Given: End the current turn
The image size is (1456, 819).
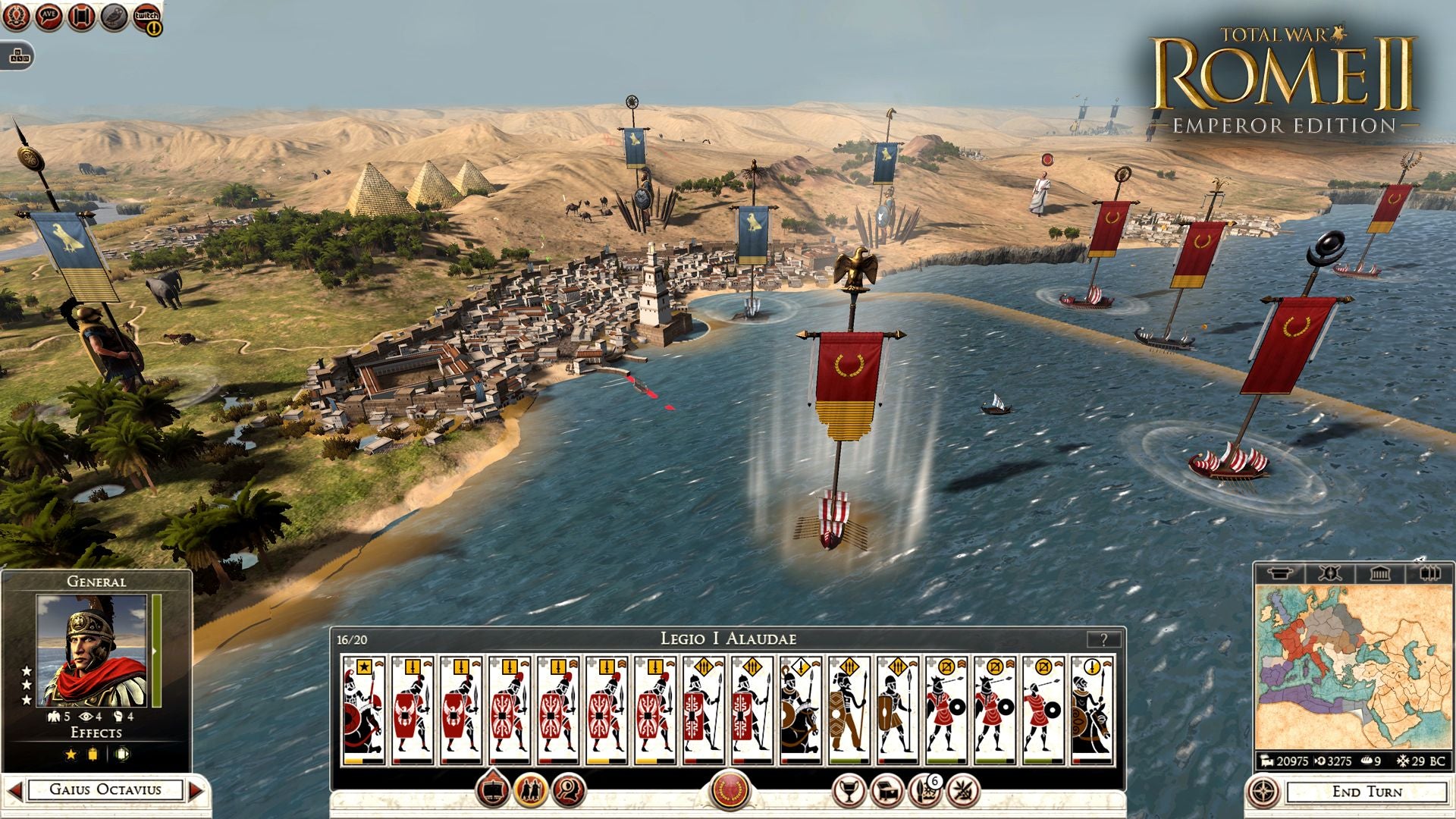Looking at the screenshot, I should coord(1367,792).
